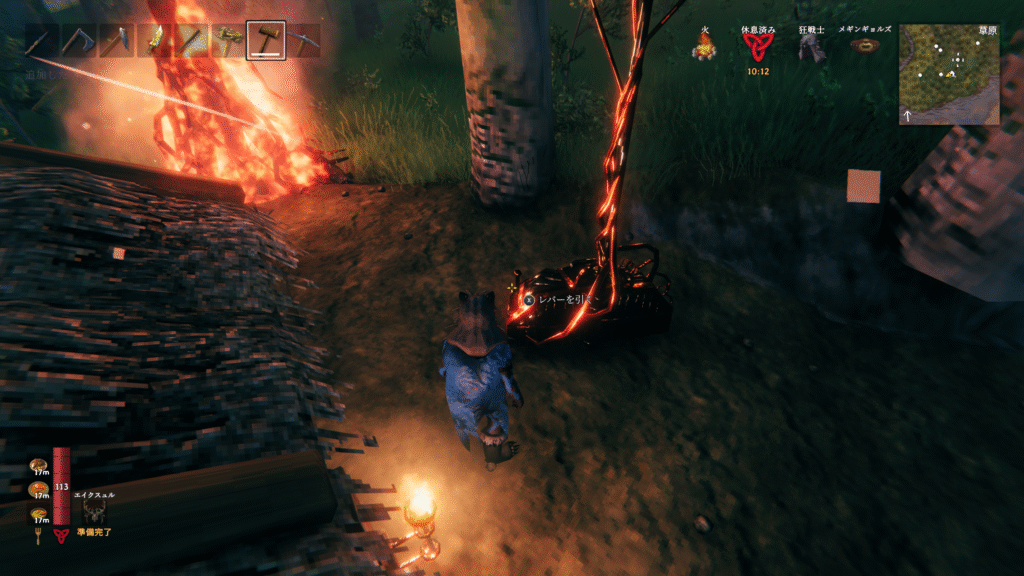Inspect the メギンギョルズ belt status icon
The height and width of the screenshot is (576, 1024).
[863, 45]
